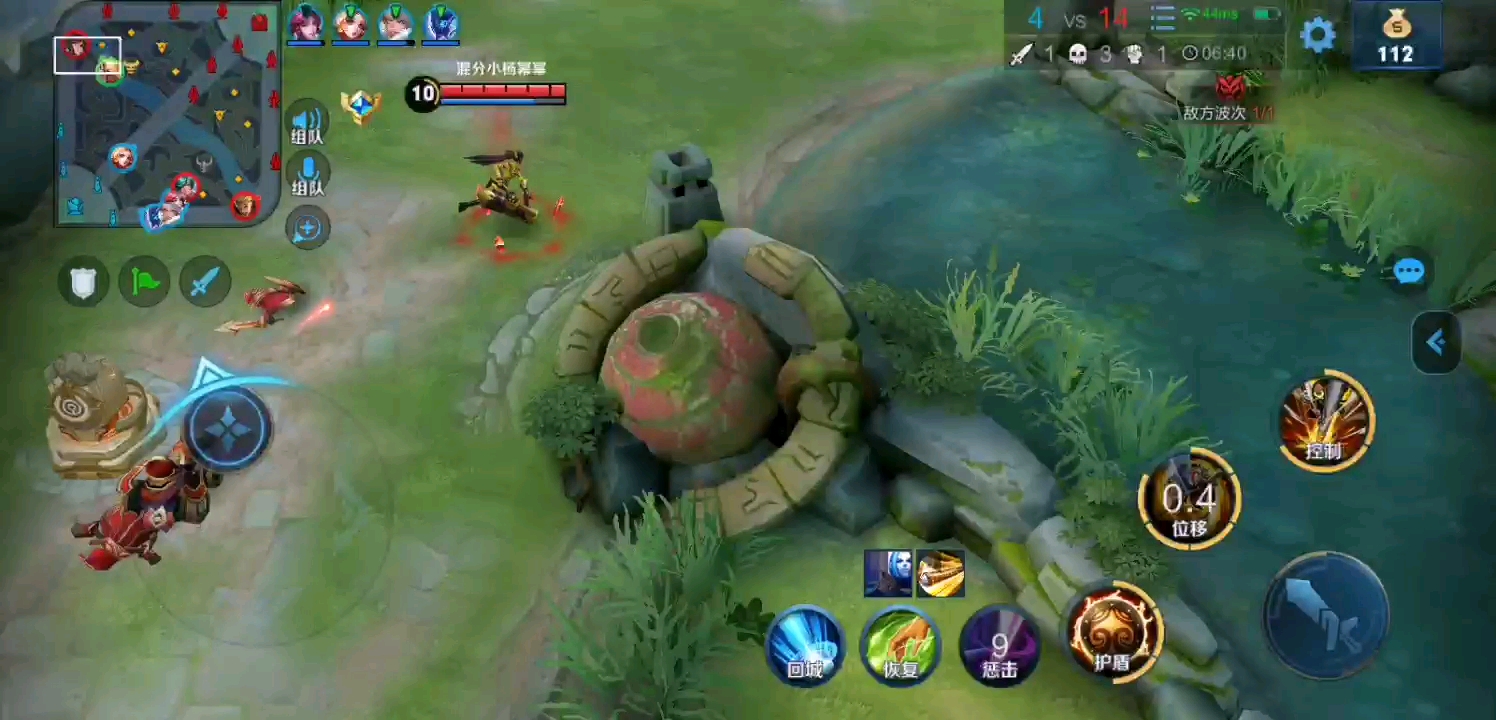Open the scoreboard list icon
Viewport: 1496px width, 720px height.
click(1162, 18)
